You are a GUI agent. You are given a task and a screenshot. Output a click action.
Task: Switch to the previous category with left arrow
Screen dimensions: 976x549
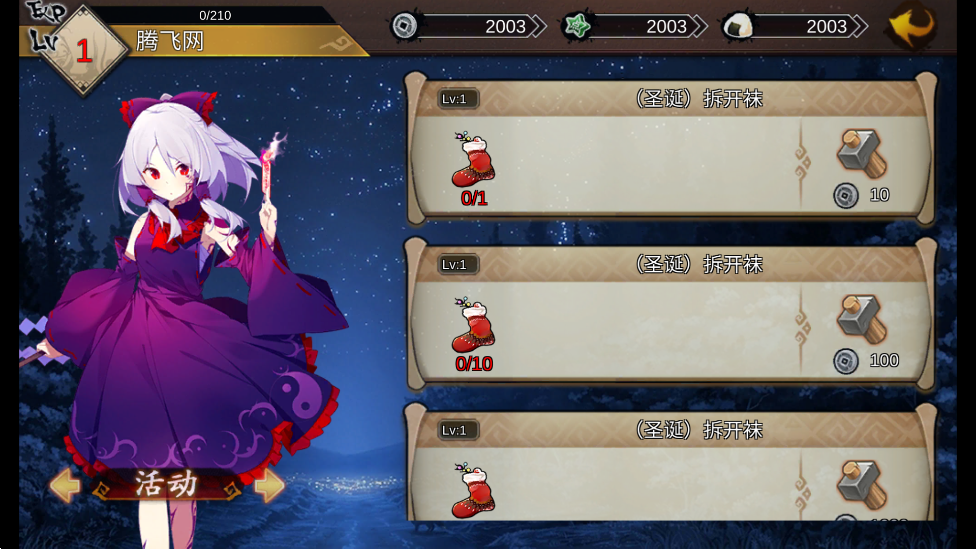(65, 485)
